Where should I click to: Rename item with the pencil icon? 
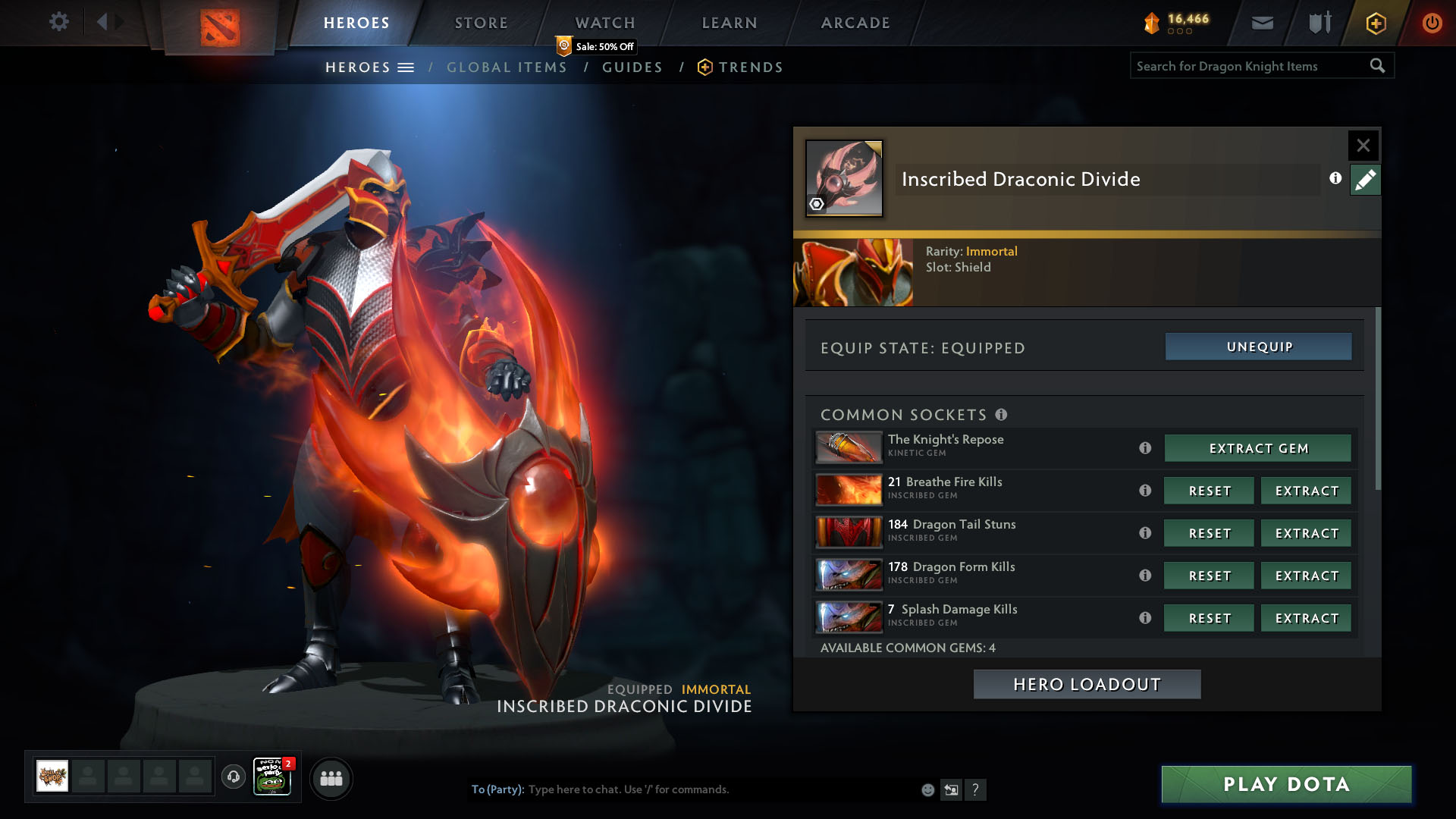1365,180
